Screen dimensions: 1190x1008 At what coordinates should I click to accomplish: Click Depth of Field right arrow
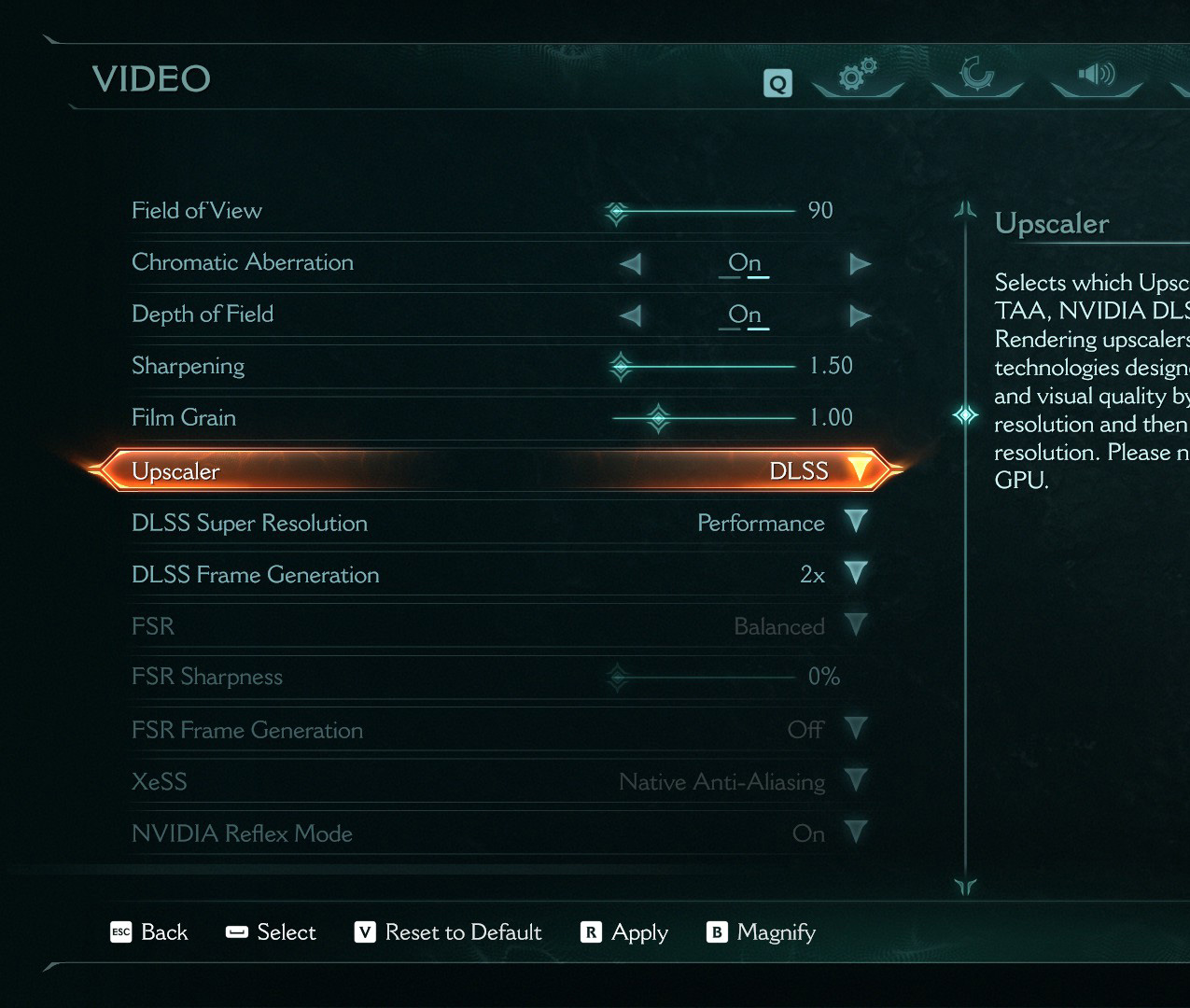click(x=860, y=316)
